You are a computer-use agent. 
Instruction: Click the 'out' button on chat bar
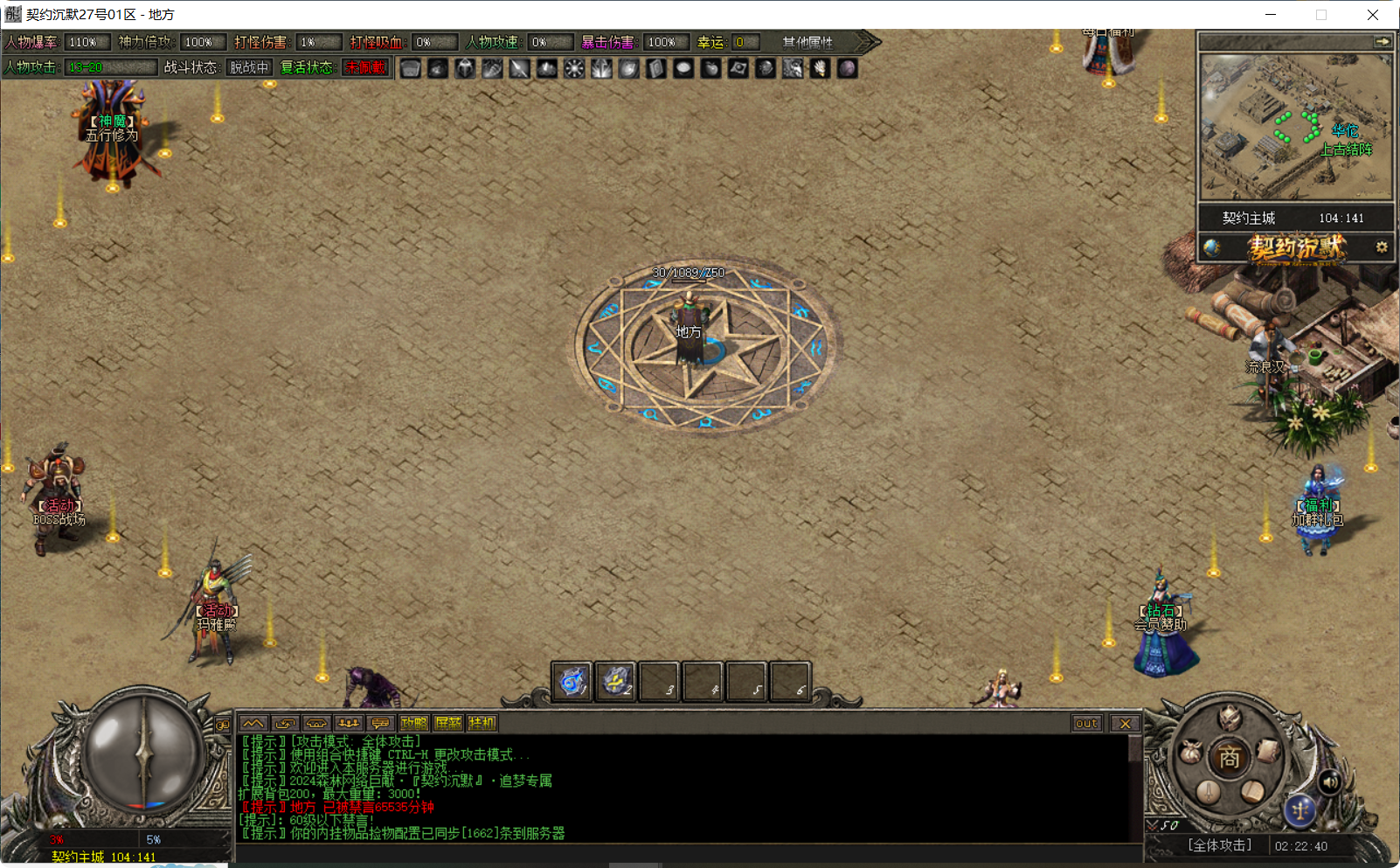(x=1086, y=723)
